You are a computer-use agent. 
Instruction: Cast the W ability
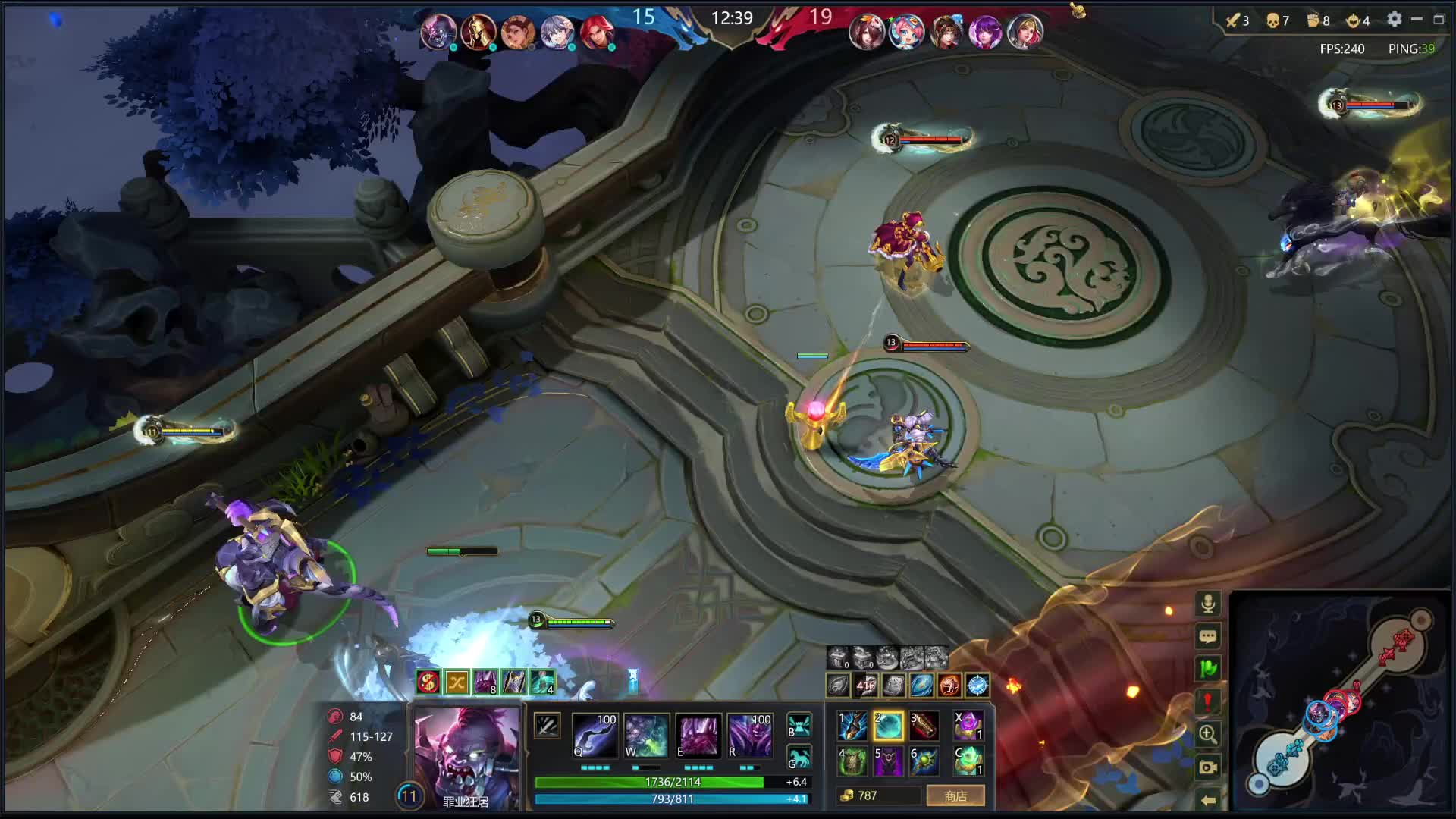tap(645, 735)
